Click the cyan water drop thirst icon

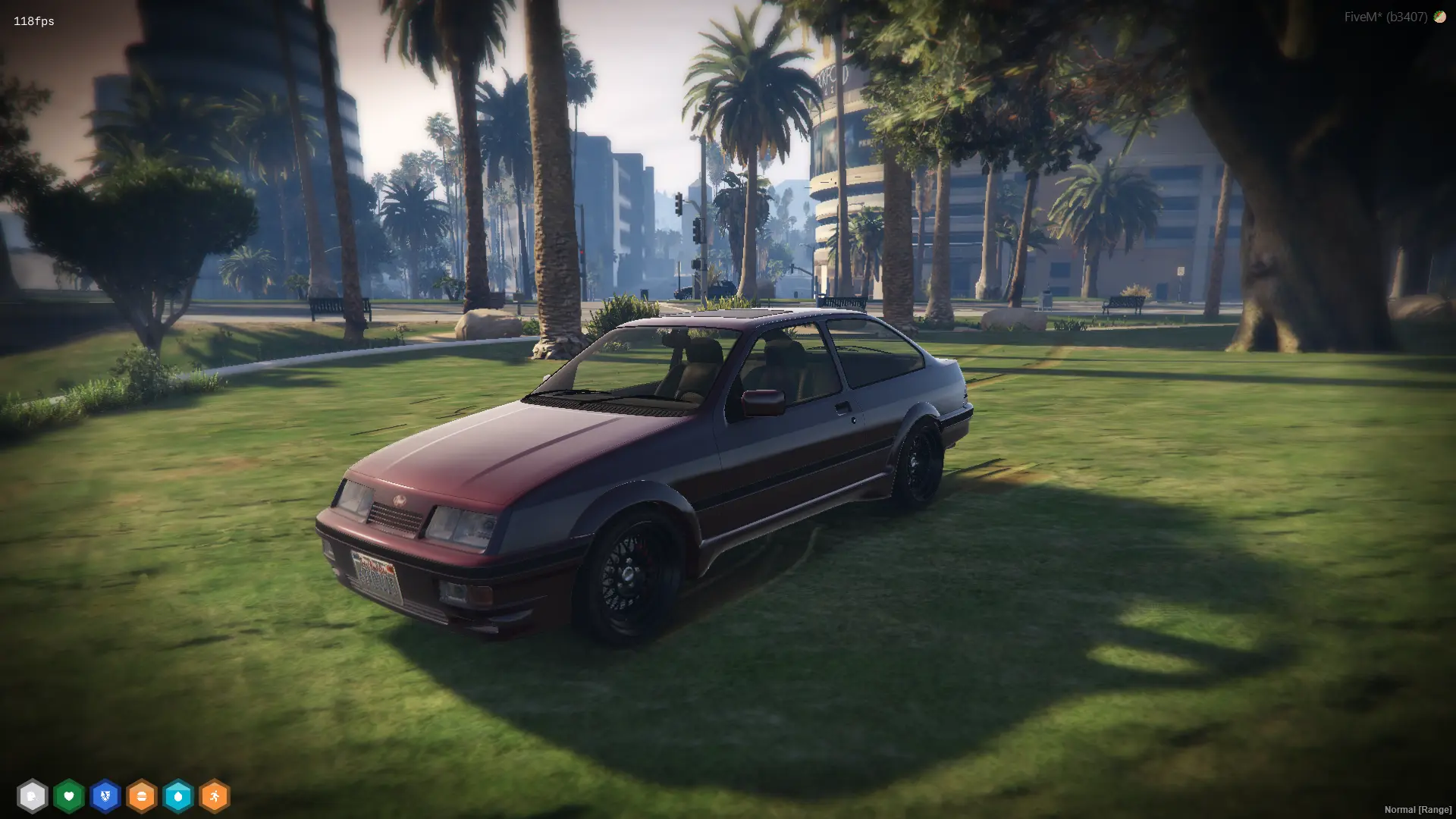[178, 796]
